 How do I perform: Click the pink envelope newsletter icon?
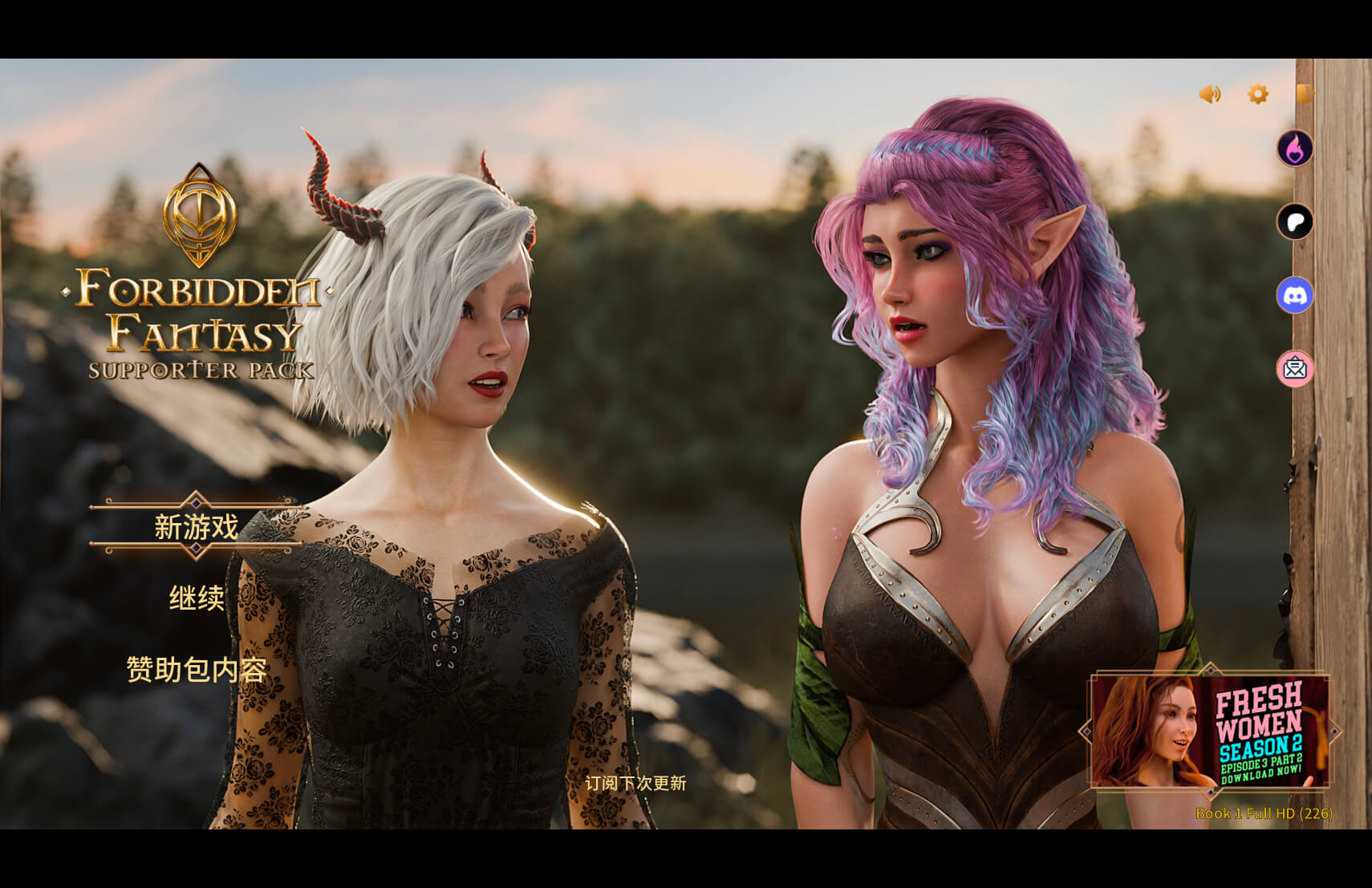pos(1295,369)
